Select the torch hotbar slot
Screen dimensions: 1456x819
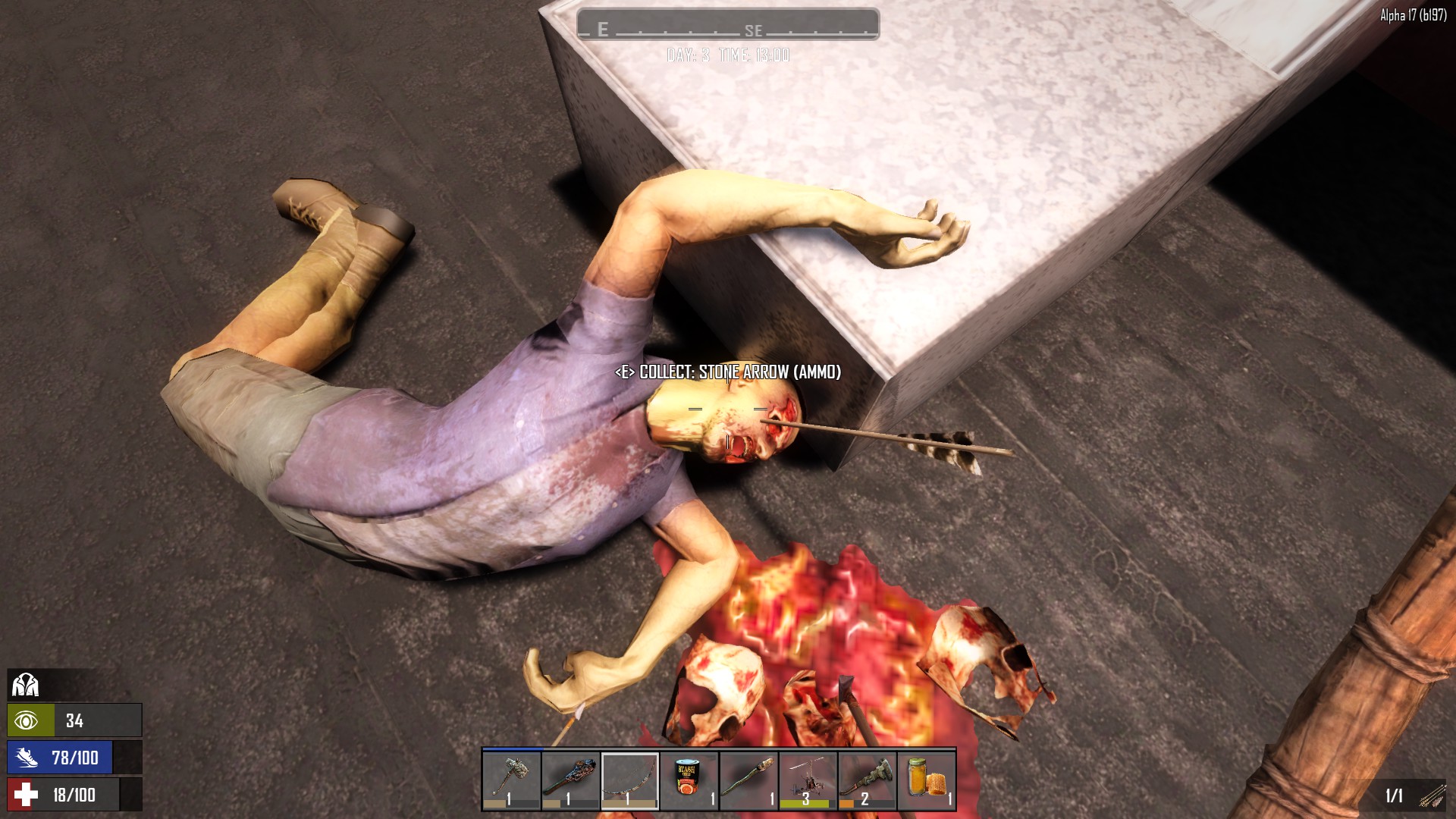tap(748, 780)
